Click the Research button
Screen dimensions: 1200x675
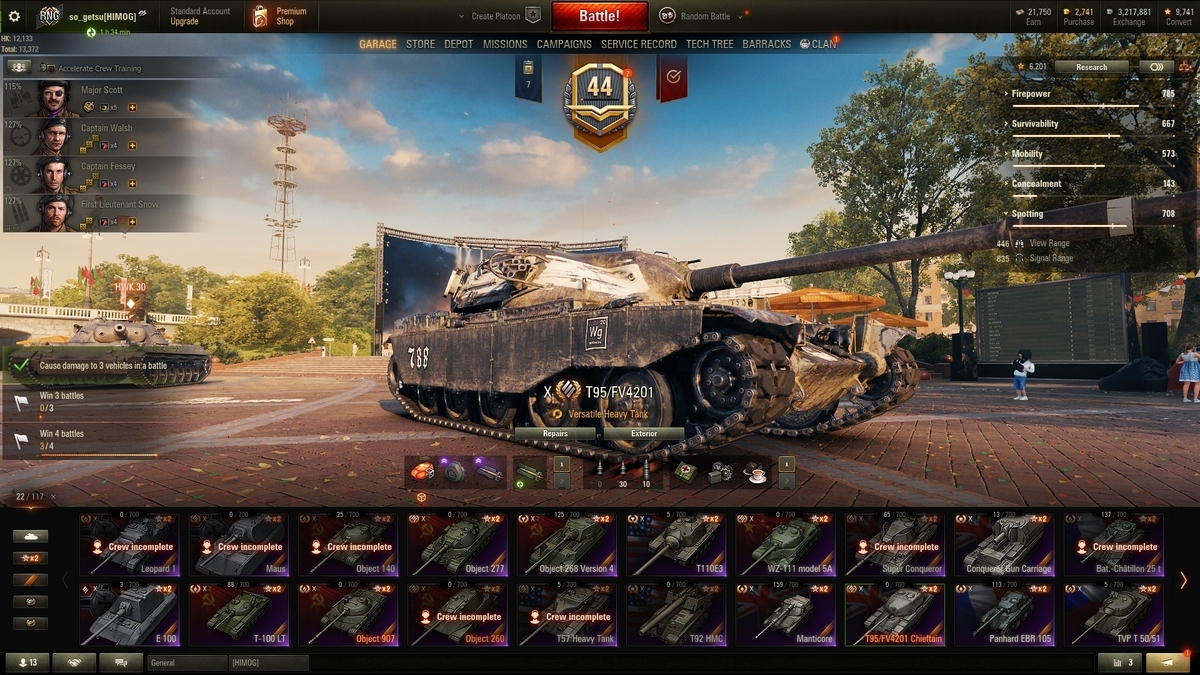coord(1091,67)
